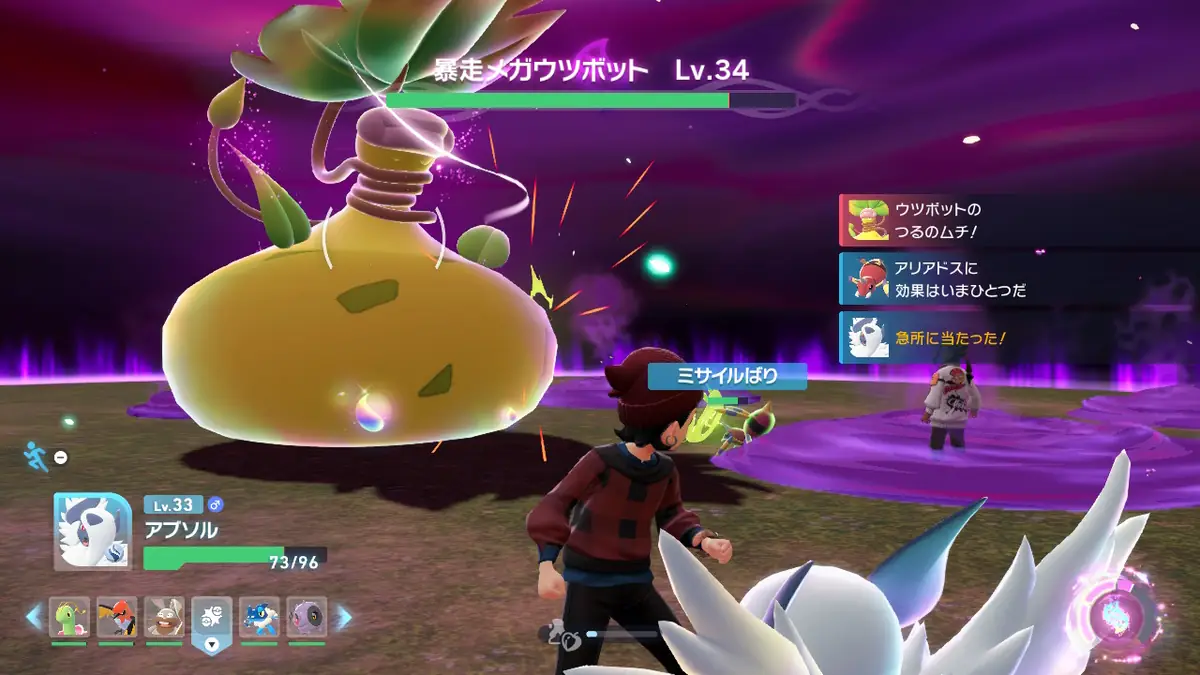1200x675 pixels.
Task: Choose the brown rabbit Pokémon party slot
Action: tap(164, 617)
